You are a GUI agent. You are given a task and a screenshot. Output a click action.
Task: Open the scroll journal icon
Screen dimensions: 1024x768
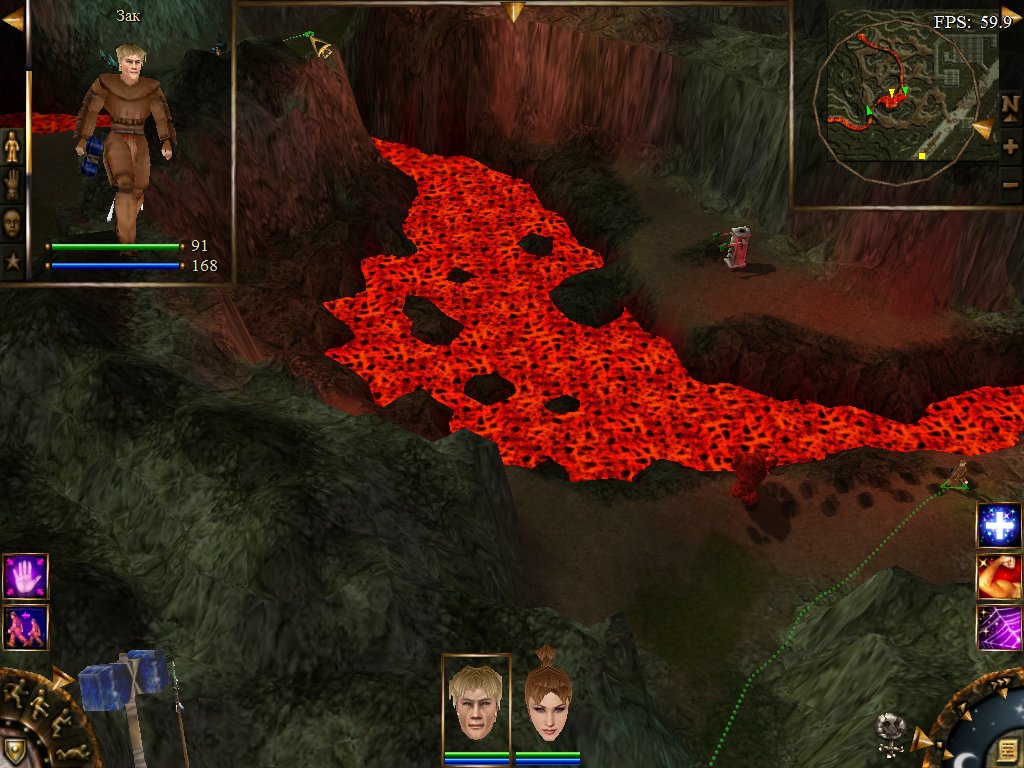[x=1007, y=750]
